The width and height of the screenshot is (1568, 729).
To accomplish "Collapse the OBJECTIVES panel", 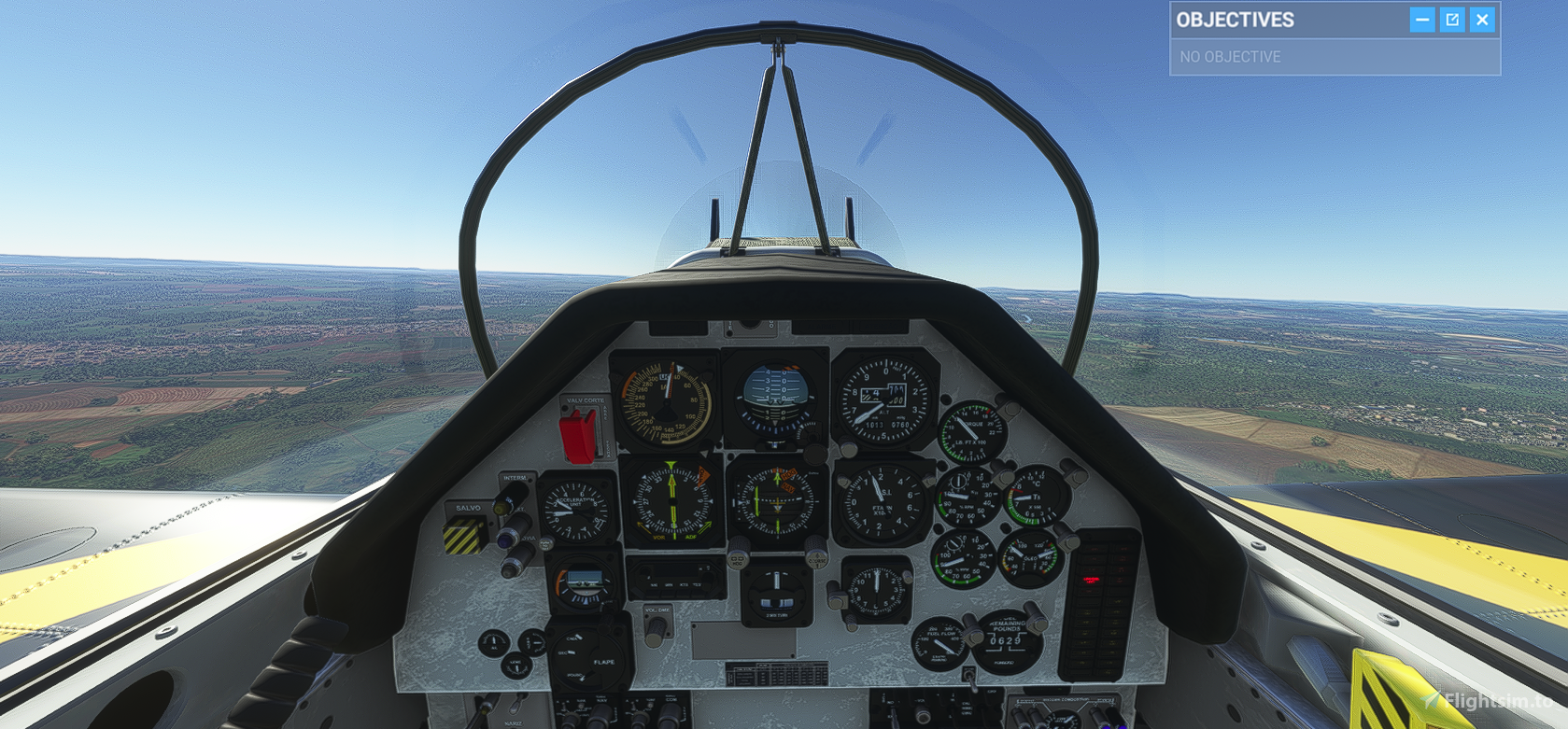I will point(1422,19).
